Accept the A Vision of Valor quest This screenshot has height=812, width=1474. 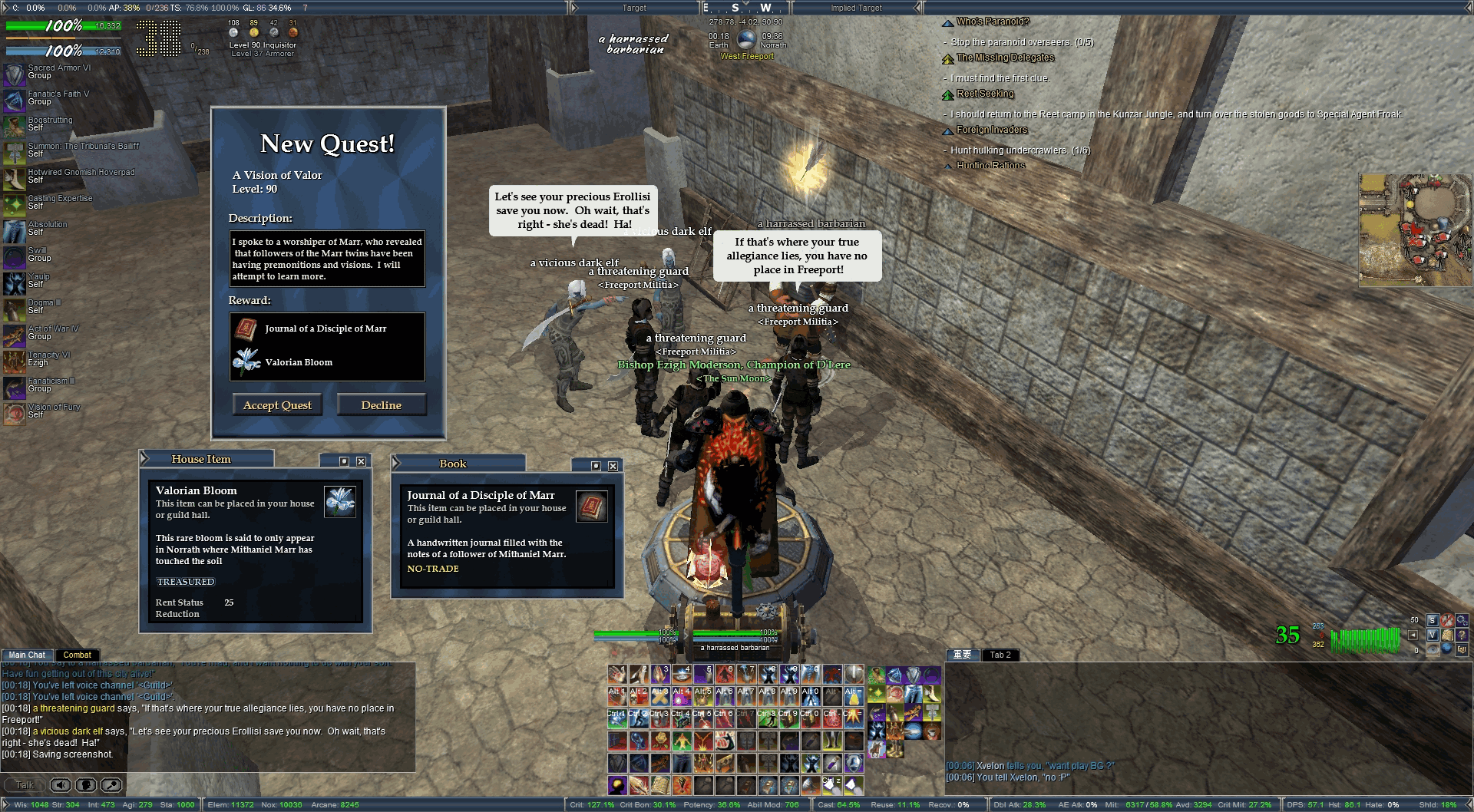coord(277,405)
